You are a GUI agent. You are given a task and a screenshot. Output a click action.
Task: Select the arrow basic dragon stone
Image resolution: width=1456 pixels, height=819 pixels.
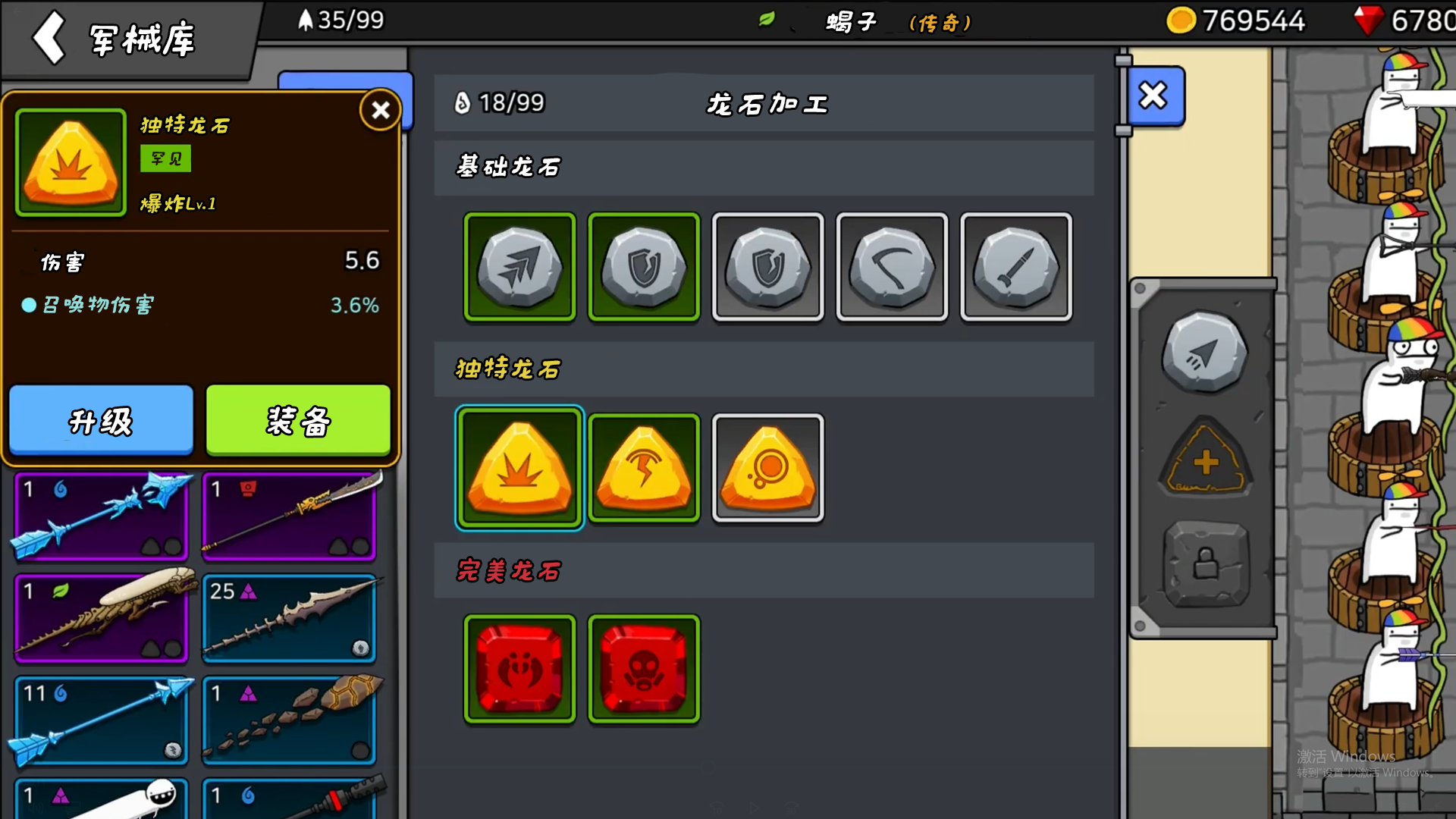click(519, 267)
